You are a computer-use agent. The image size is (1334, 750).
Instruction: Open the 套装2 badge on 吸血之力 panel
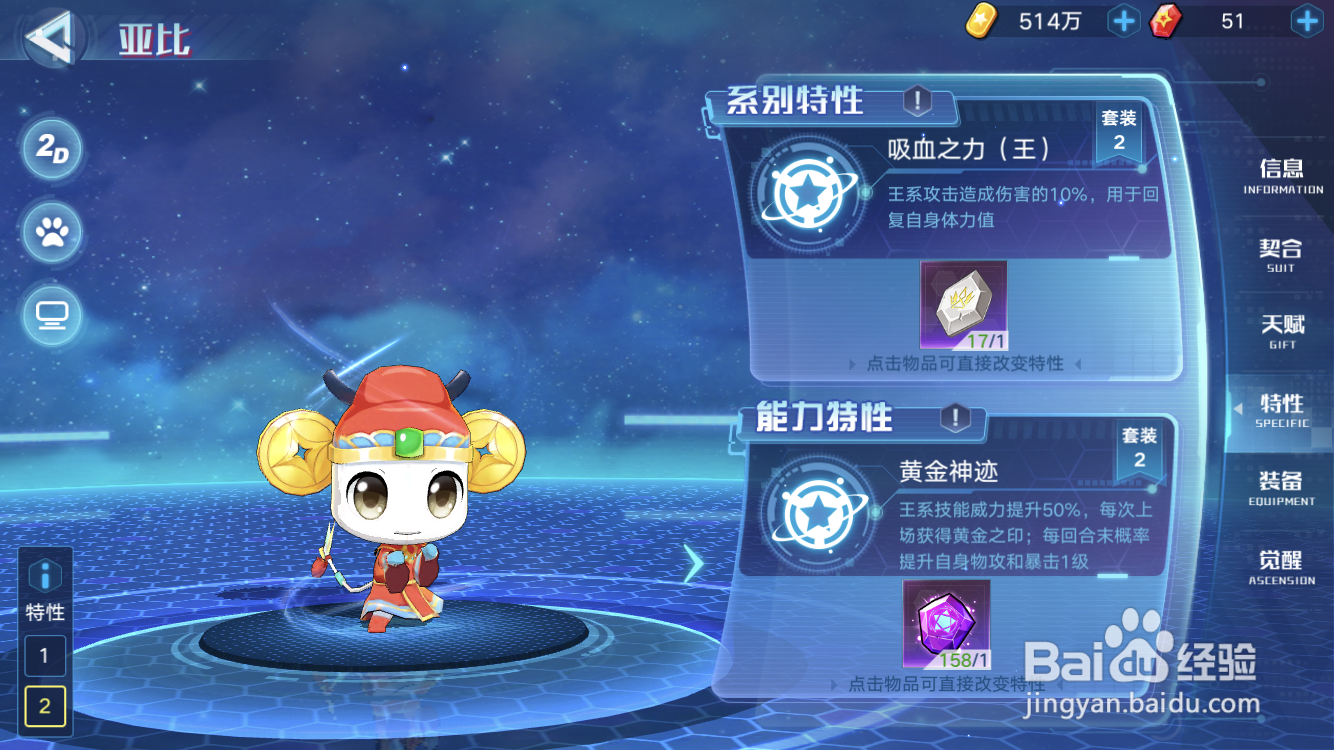pos(1119,132)
